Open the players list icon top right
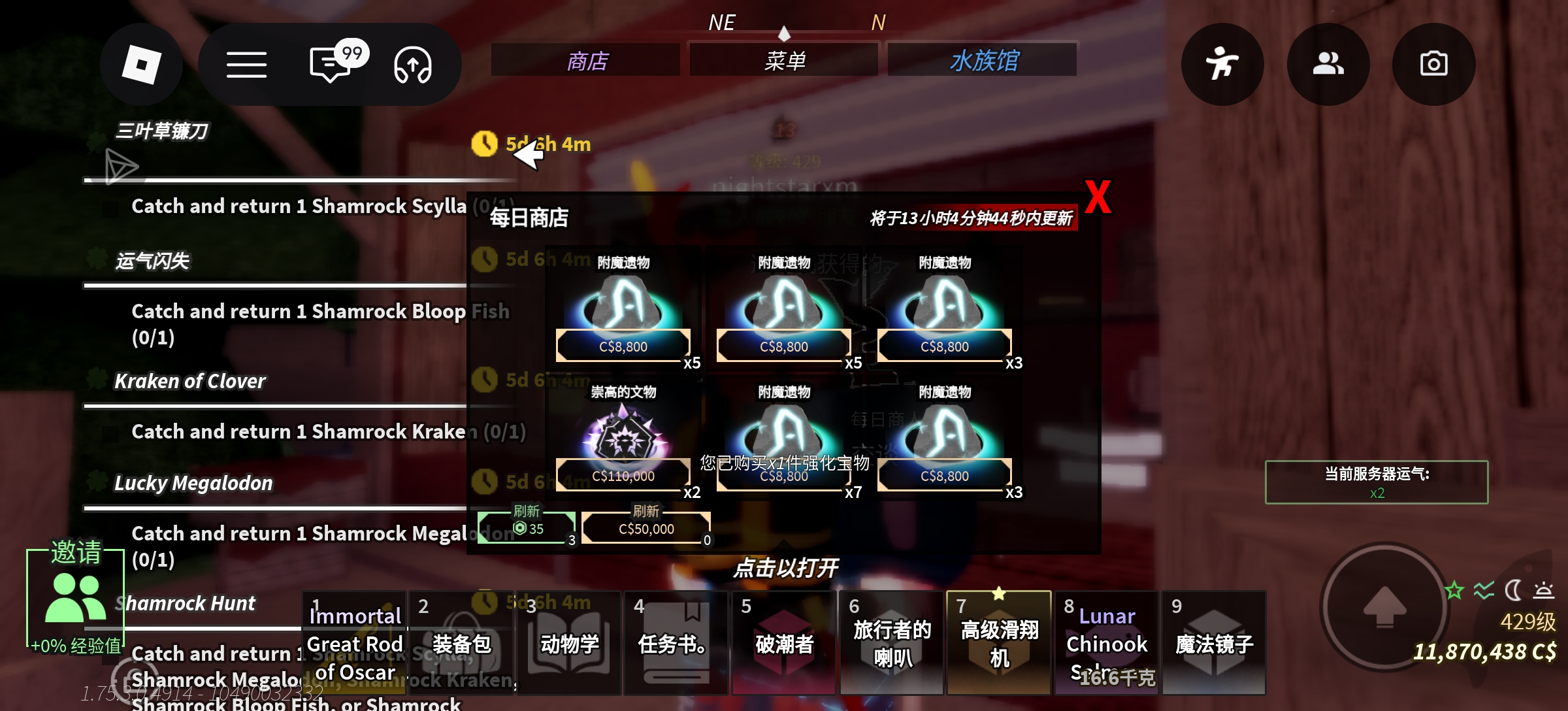 pos(1329,63)
